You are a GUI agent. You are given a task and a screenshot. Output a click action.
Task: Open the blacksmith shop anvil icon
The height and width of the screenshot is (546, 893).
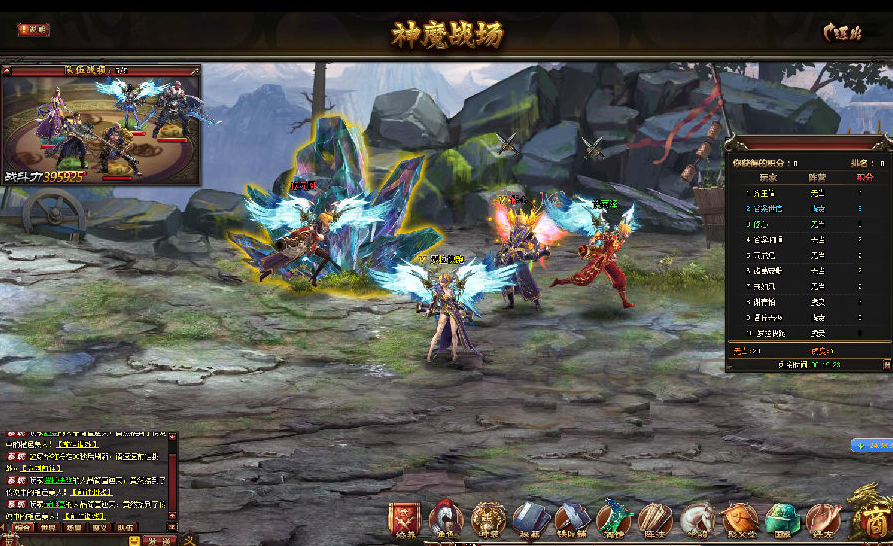click(x=572, y=519)
